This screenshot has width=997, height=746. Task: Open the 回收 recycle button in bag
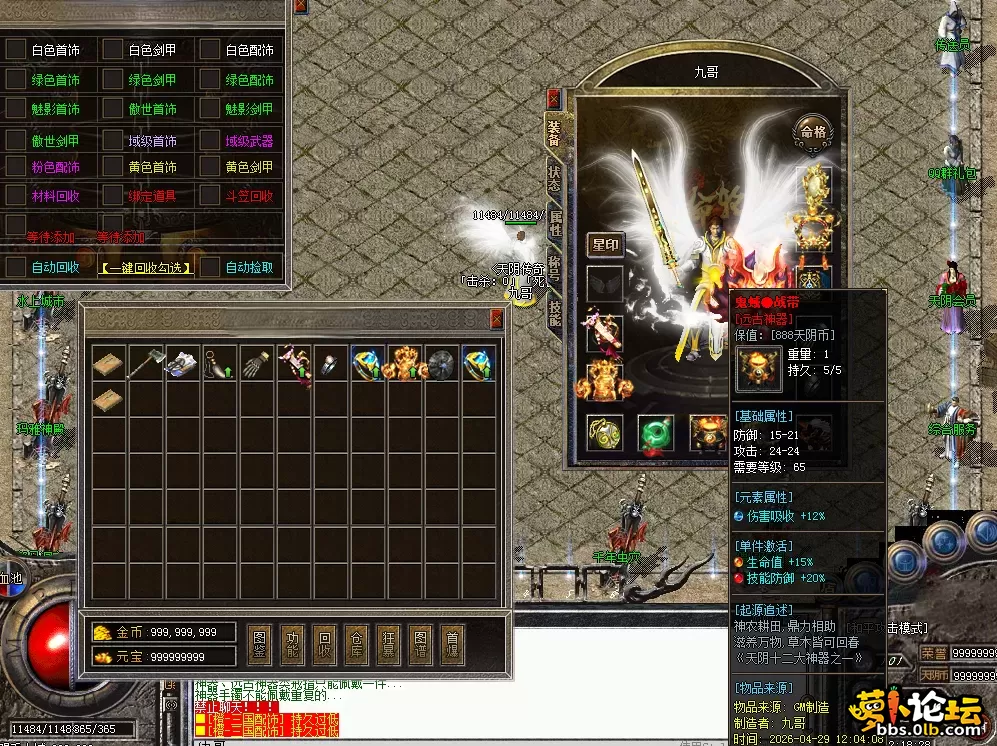(x=324, y=643)
